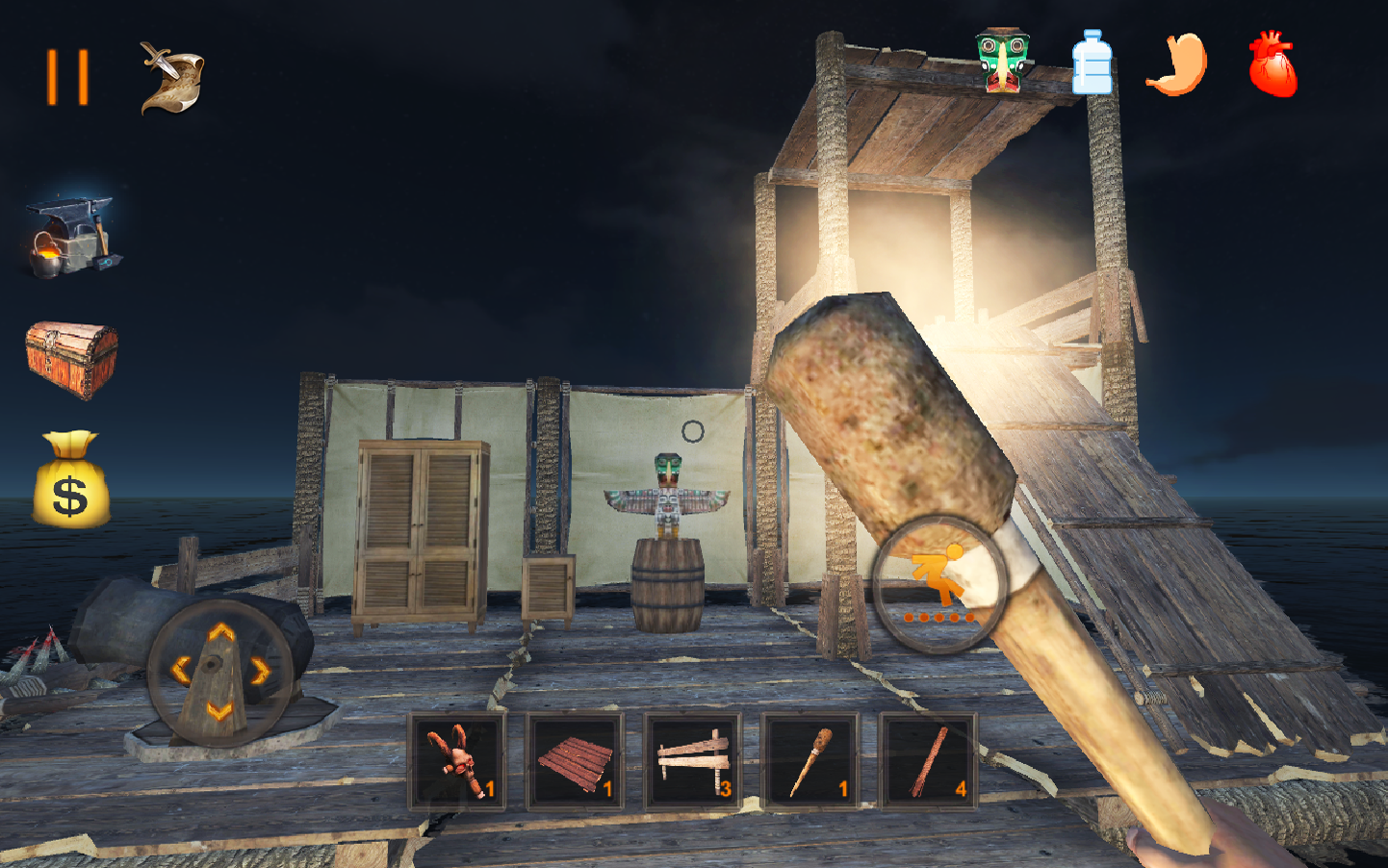Activate the running man sprint button
The height and width of the screenshot is (868, 1388).
[939, 584]
